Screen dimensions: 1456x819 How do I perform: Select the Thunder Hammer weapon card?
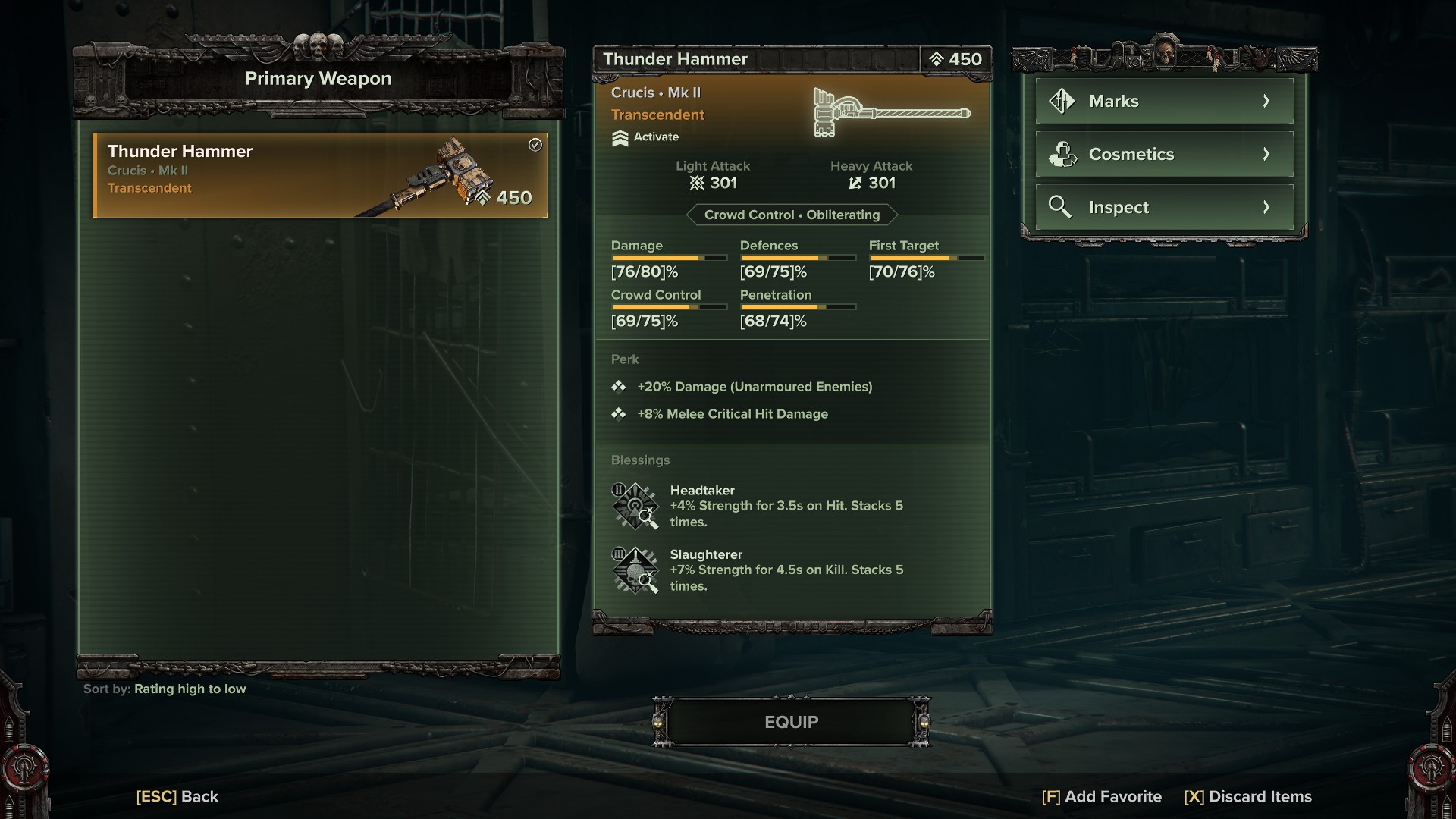point(319,175)
